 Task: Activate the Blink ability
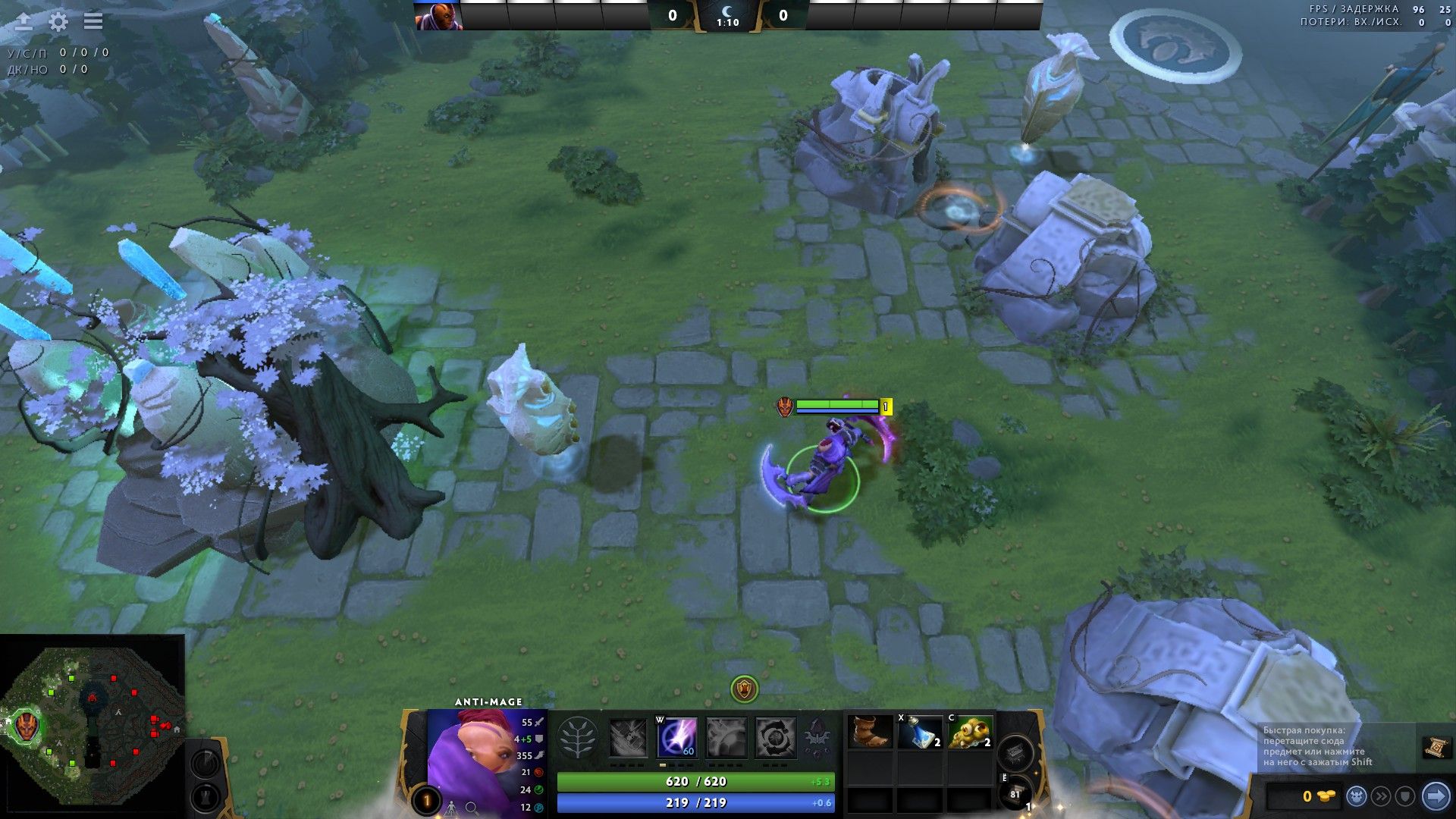point(676,738)
